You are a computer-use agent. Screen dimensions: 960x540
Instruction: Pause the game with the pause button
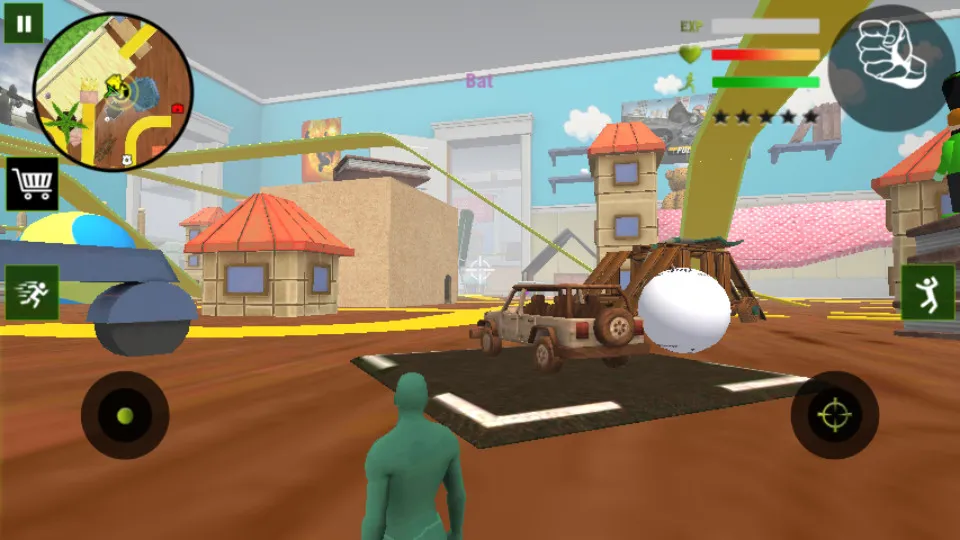coord(23,22)
